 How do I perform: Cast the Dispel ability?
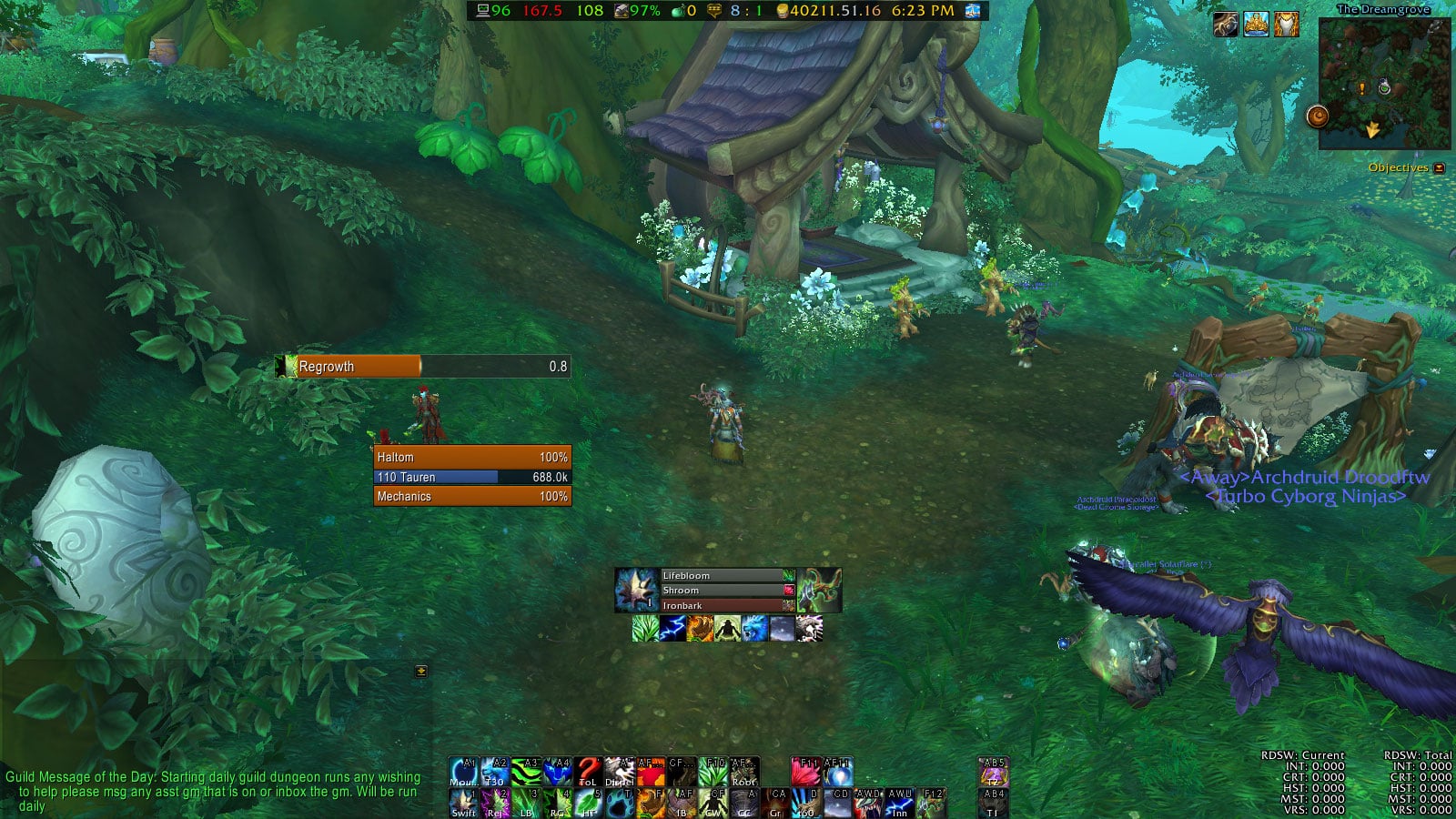pyautogui.click(x=619, y=772)
